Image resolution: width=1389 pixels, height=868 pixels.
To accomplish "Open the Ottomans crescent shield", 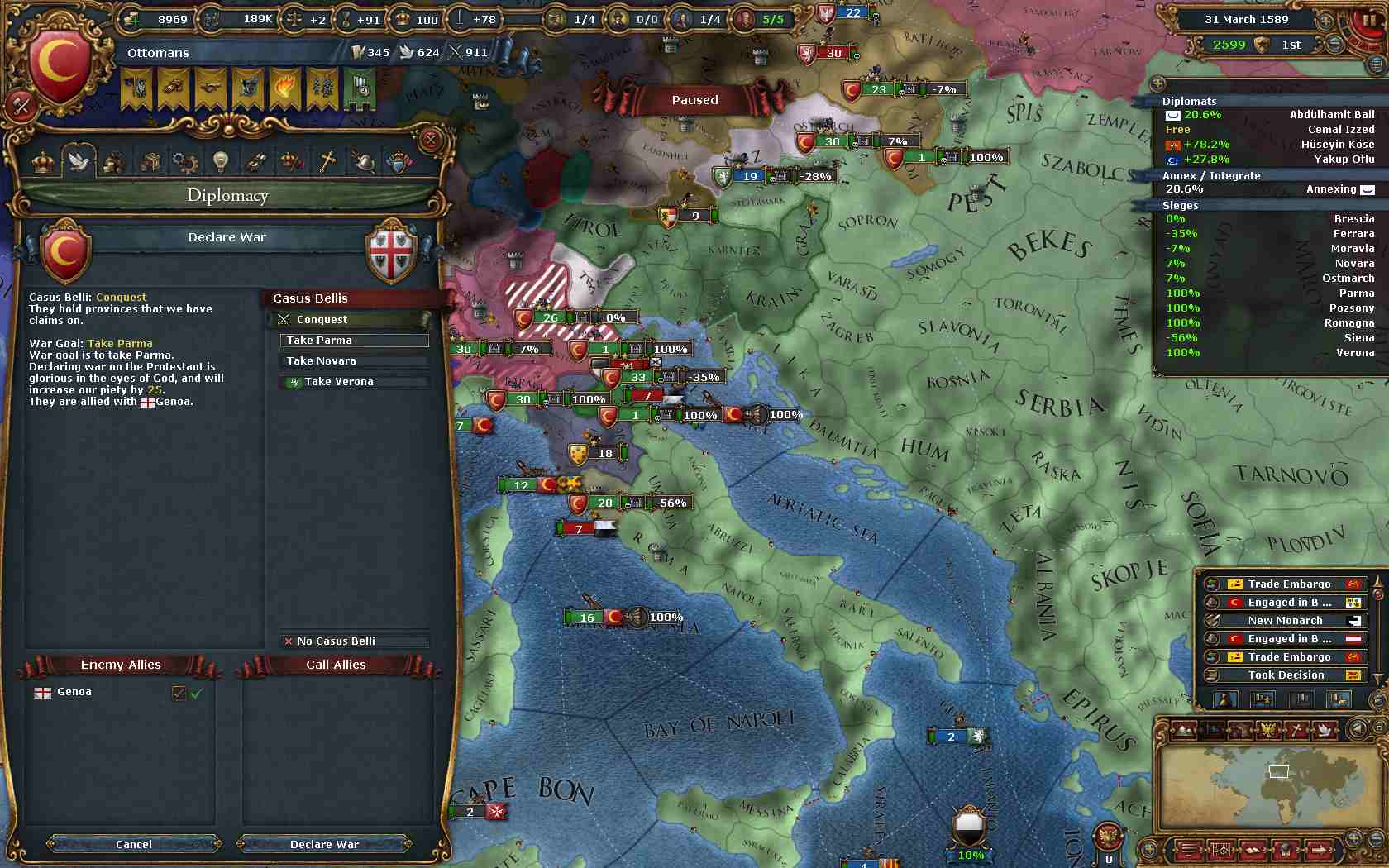I will click(59, 65).
